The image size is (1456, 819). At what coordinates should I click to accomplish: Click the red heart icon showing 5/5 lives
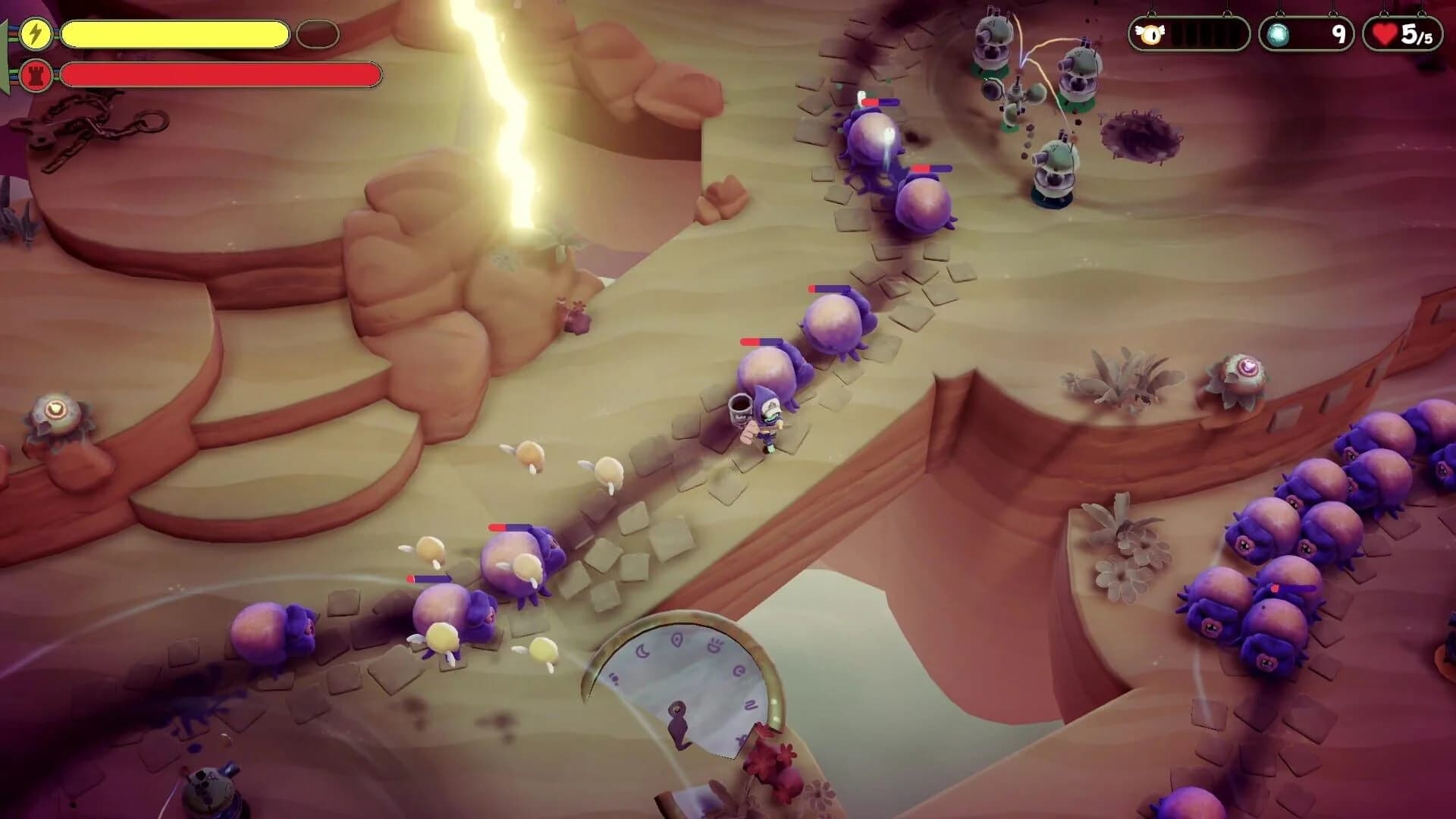point(1385,33)
